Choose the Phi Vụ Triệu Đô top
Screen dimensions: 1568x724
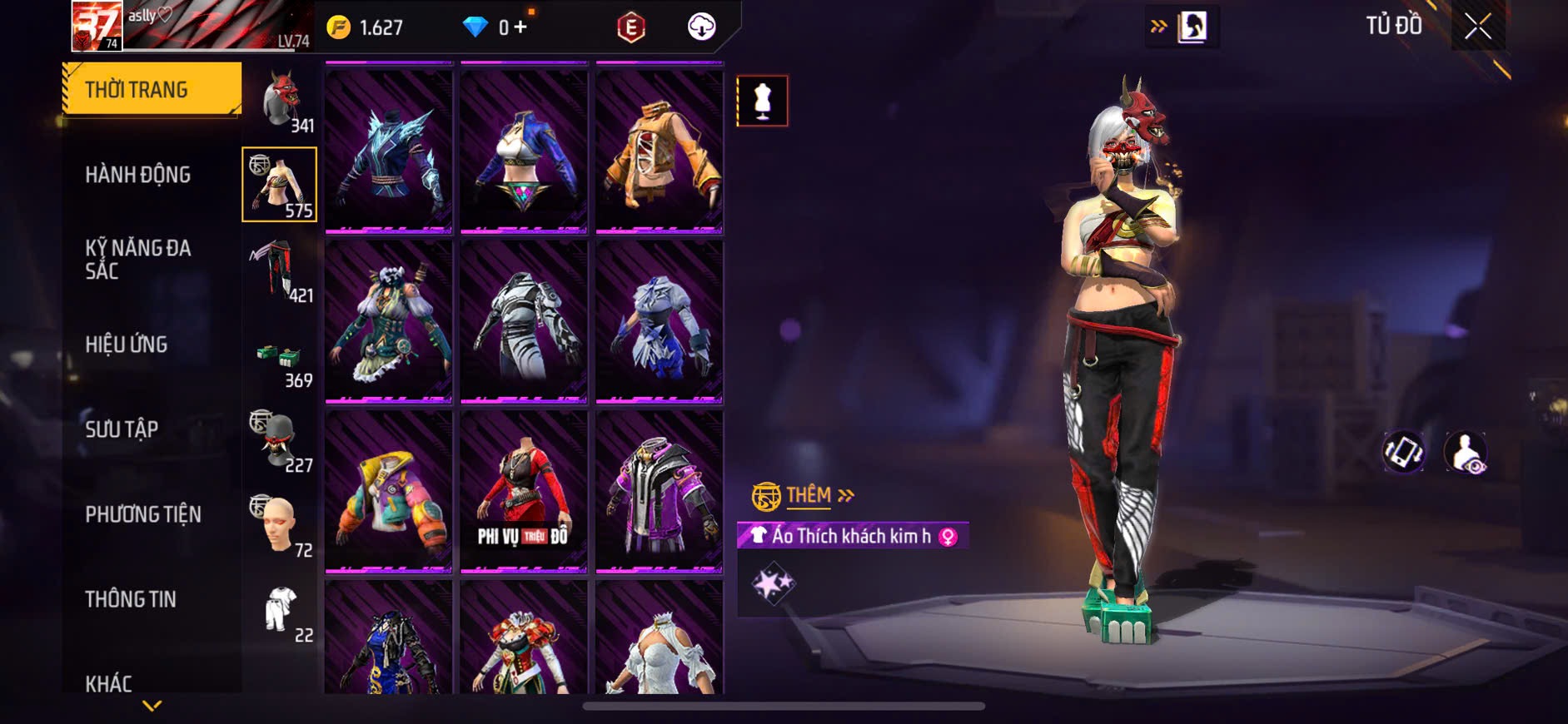pyautogui.click(x=524, y=491)
